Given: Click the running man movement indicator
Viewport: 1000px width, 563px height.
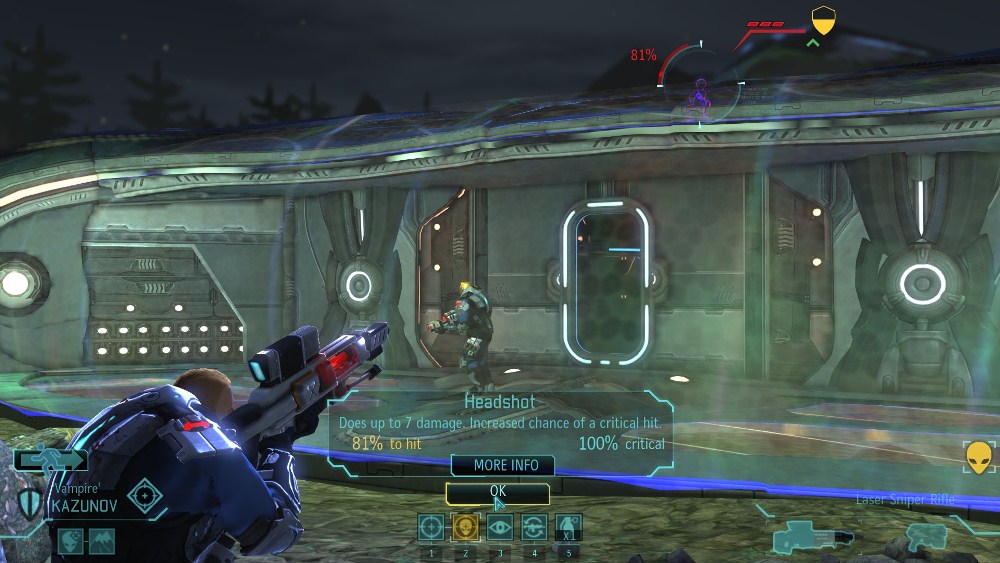Looking at the screenshot, I should (50, 460).
